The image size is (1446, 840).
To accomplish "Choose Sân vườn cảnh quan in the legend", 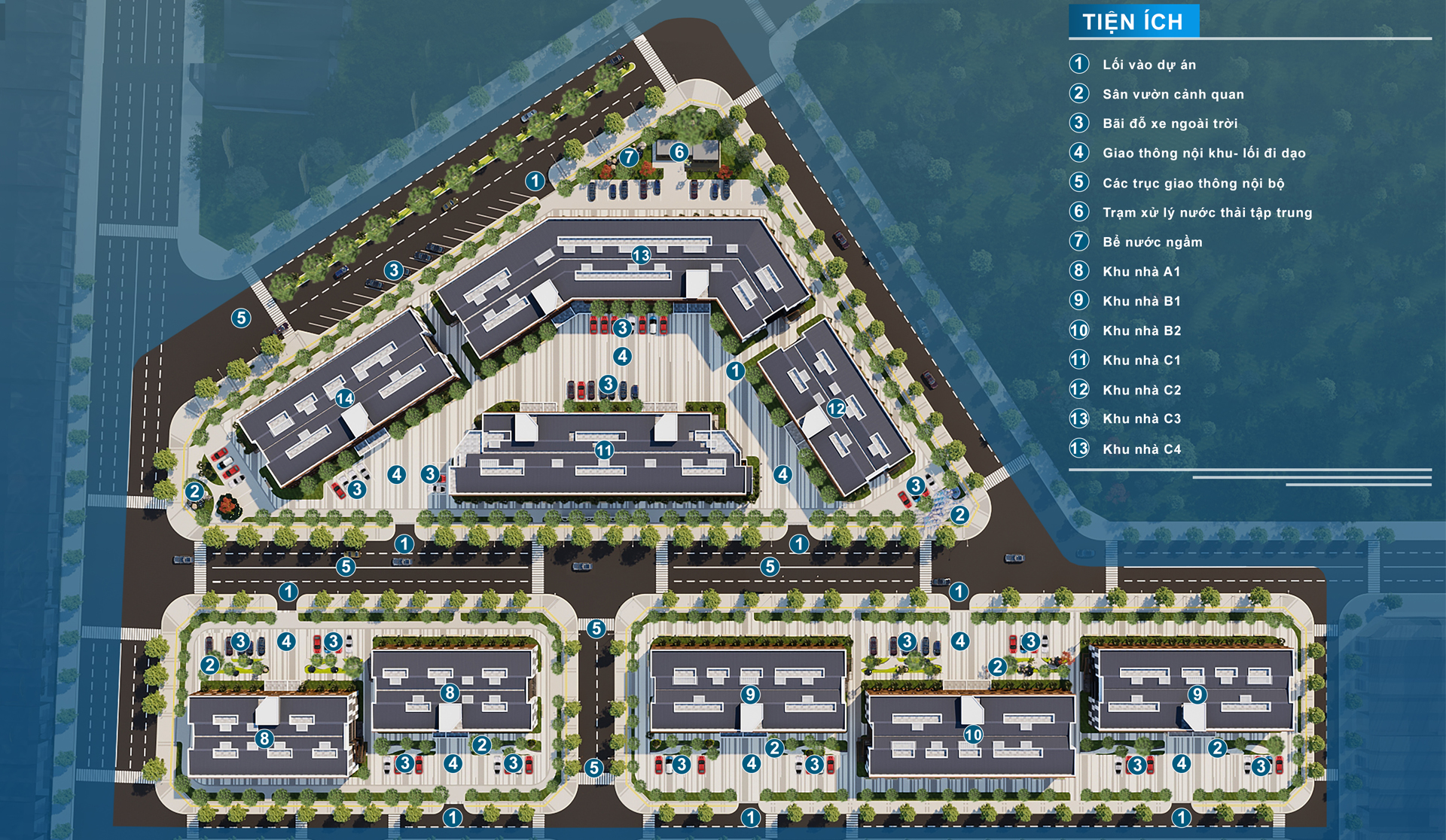I will [1173, 94].
